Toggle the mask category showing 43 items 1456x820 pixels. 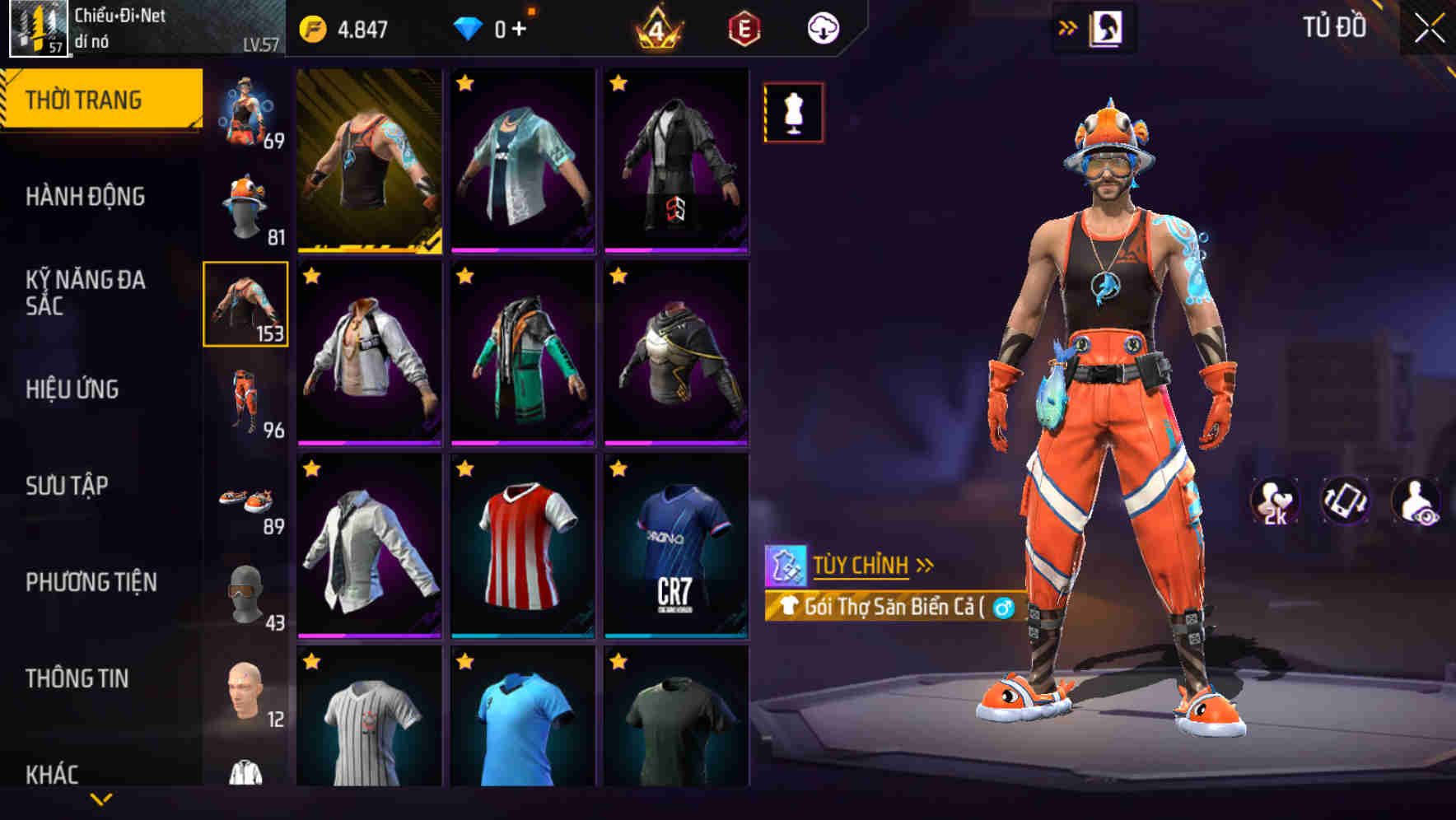click(246, 589)
